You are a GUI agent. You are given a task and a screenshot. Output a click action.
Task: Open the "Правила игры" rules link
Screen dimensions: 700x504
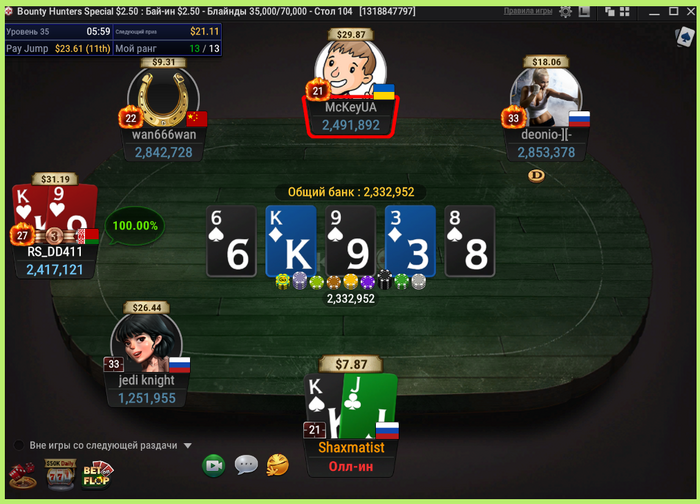click(x=528, y=11)
